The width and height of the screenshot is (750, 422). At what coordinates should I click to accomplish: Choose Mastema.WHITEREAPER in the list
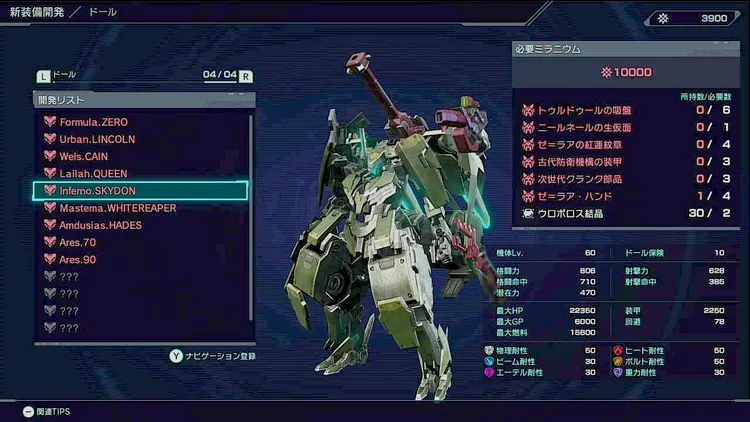pos(118,208)
